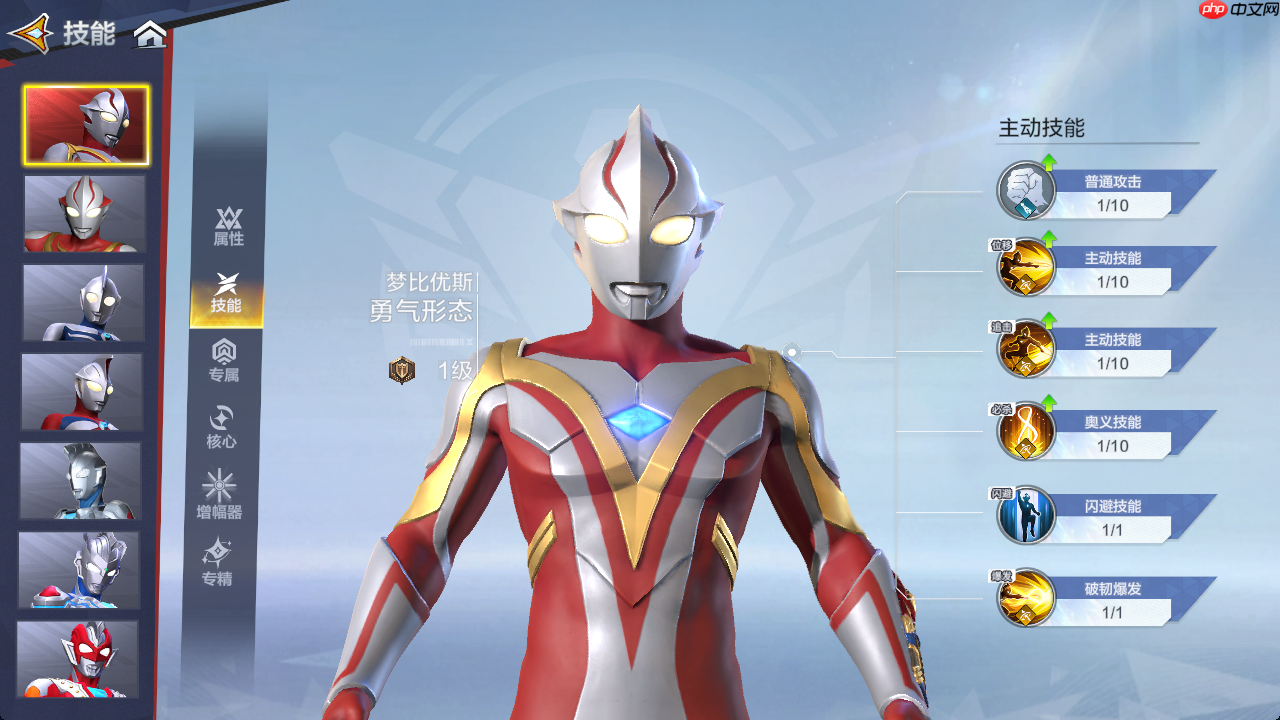Open the 闪避技能 dodge skill
Screen dimensions: 1280x720
tap(1027, 516)
